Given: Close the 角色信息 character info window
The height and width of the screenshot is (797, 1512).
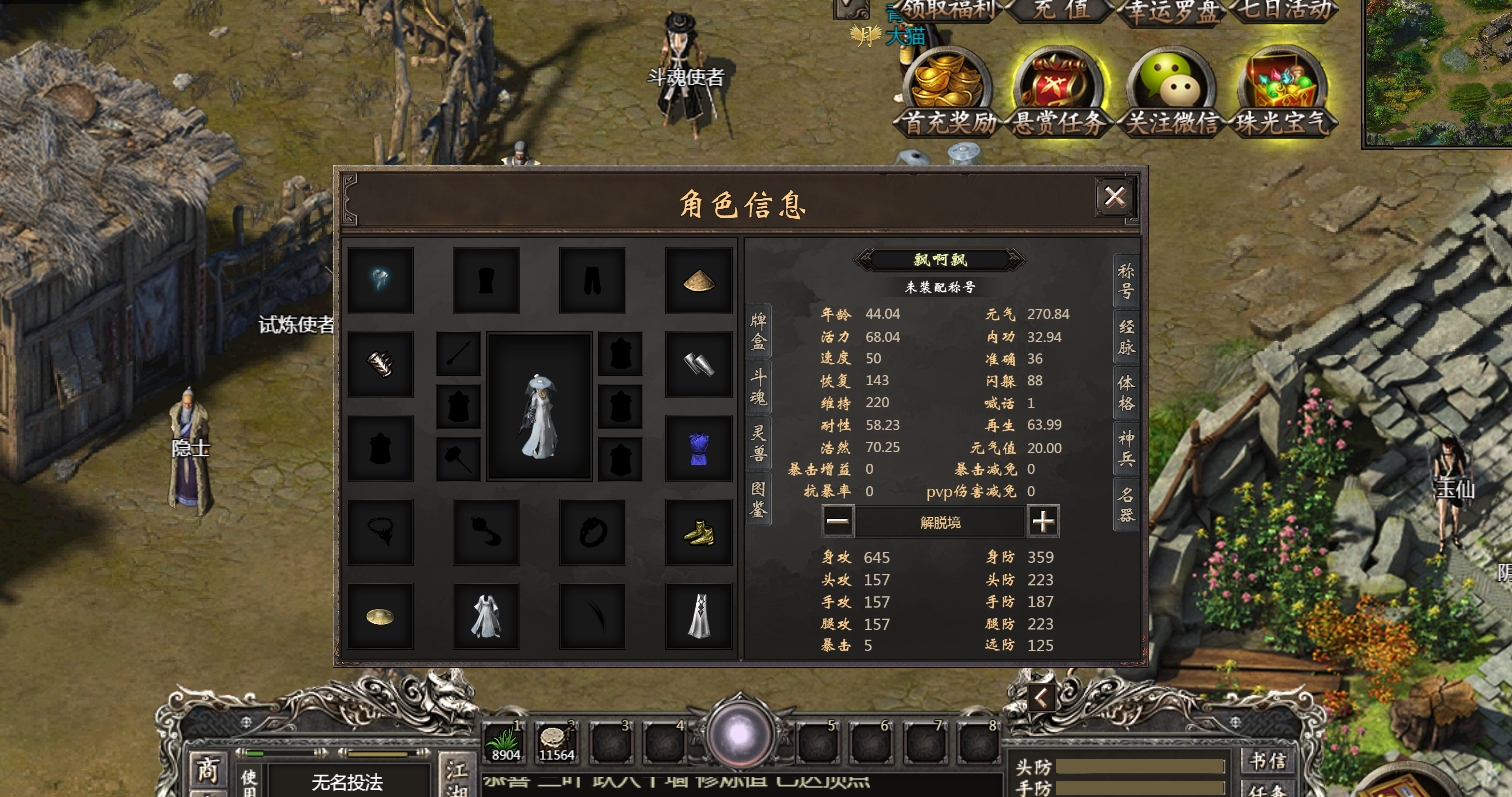Looking at the screenshot, I should click(x=1114, y=197).
